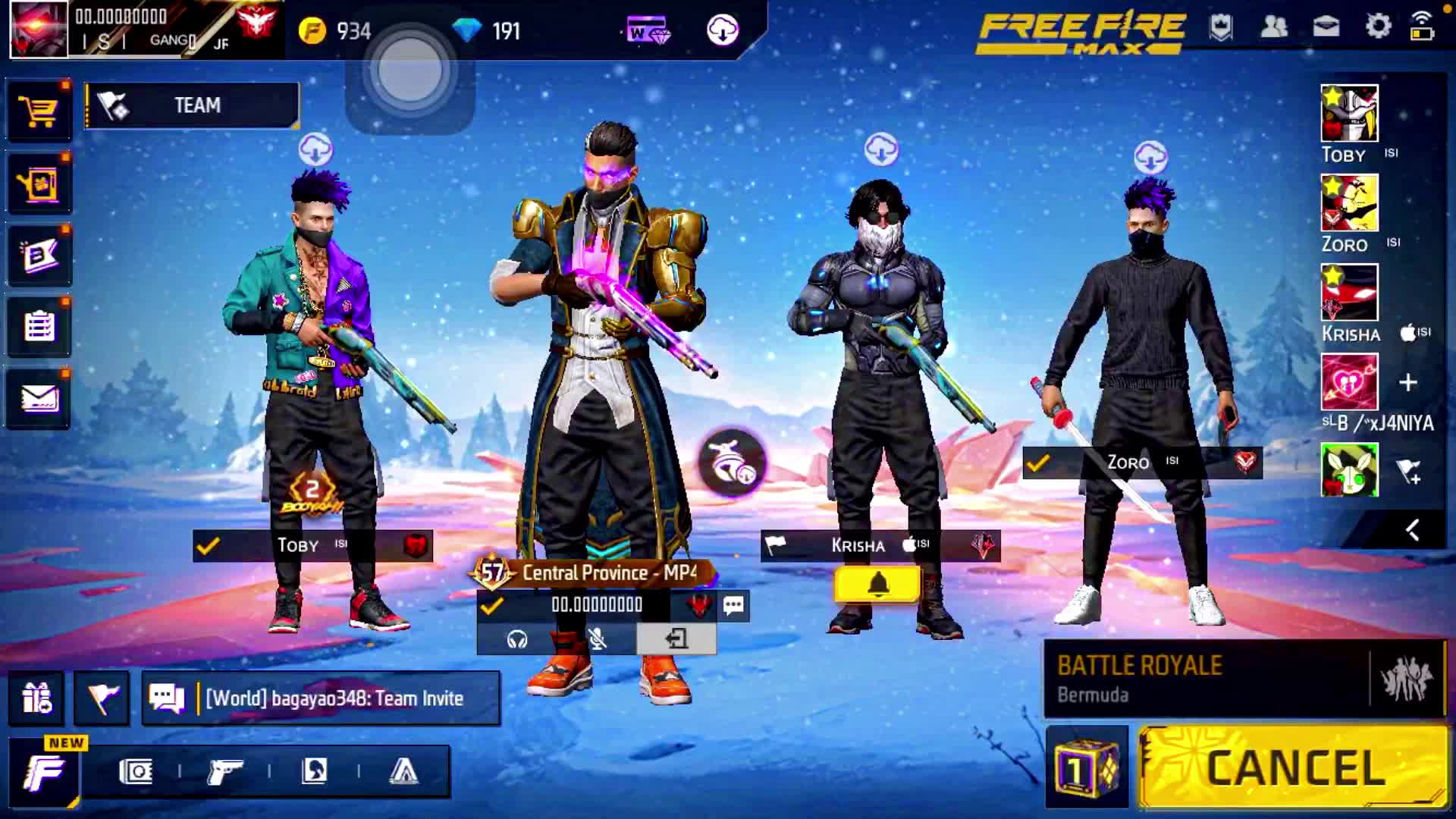Open the mail envelope inbox

pos(39,398)
